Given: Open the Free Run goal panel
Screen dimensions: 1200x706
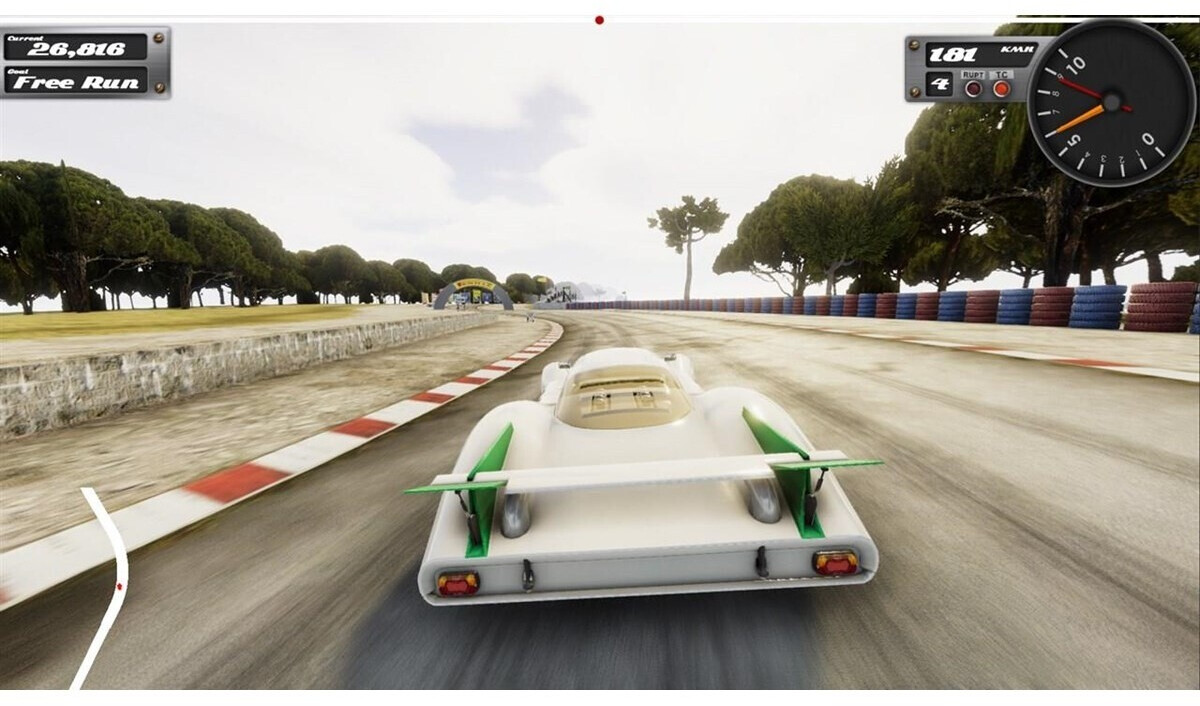Looking at the screenshot, I should (x=76, y=81).
